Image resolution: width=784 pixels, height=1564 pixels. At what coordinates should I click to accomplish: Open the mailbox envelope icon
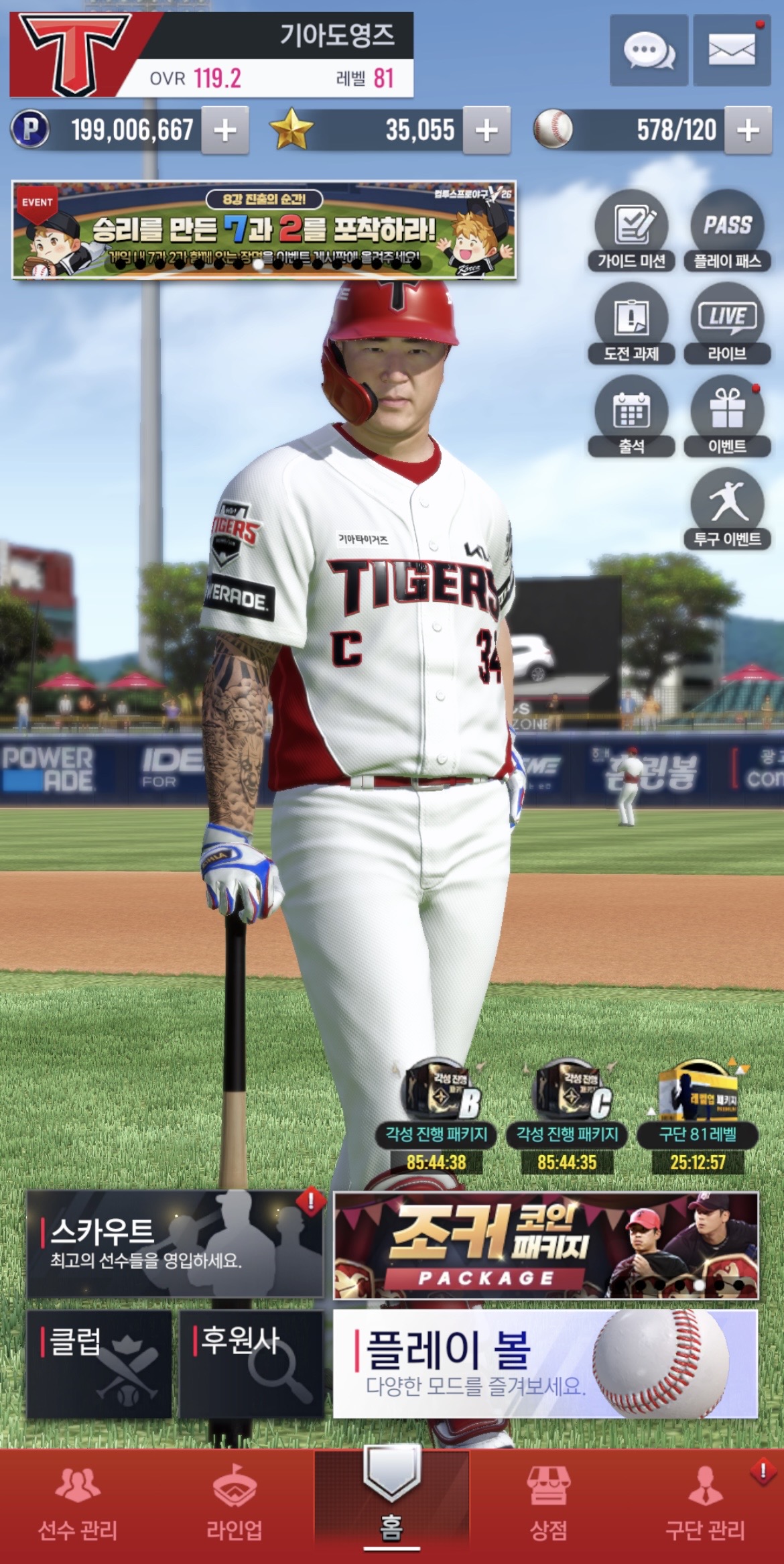click(x=731, y=50)
